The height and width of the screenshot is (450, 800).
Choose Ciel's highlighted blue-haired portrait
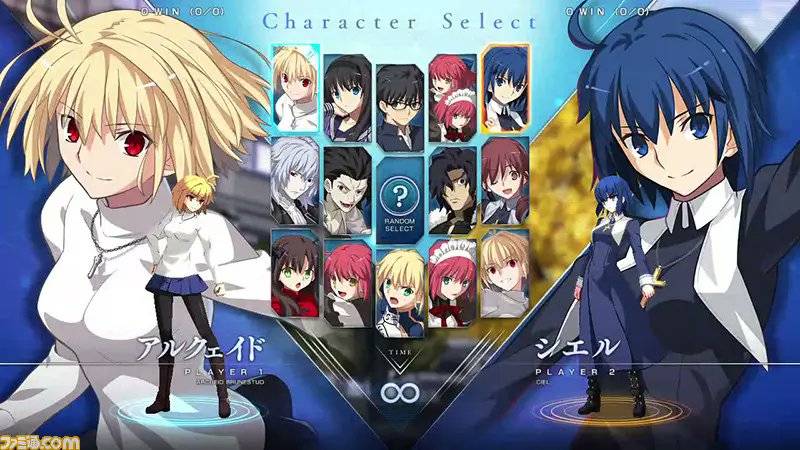[x=505, y=89]
